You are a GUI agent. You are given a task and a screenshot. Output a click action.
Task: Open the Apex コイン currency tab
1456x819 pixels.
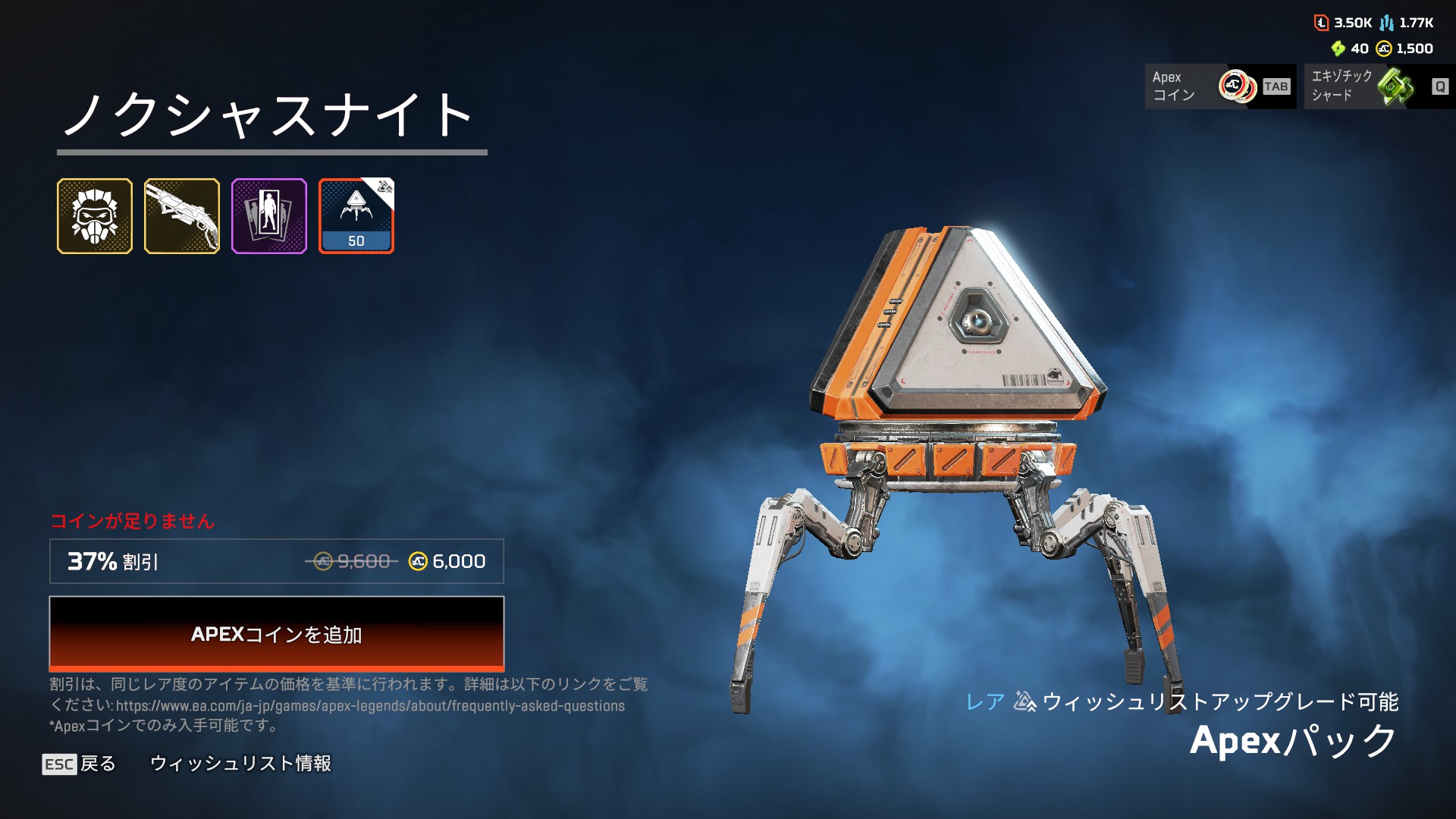point(1219,86)
